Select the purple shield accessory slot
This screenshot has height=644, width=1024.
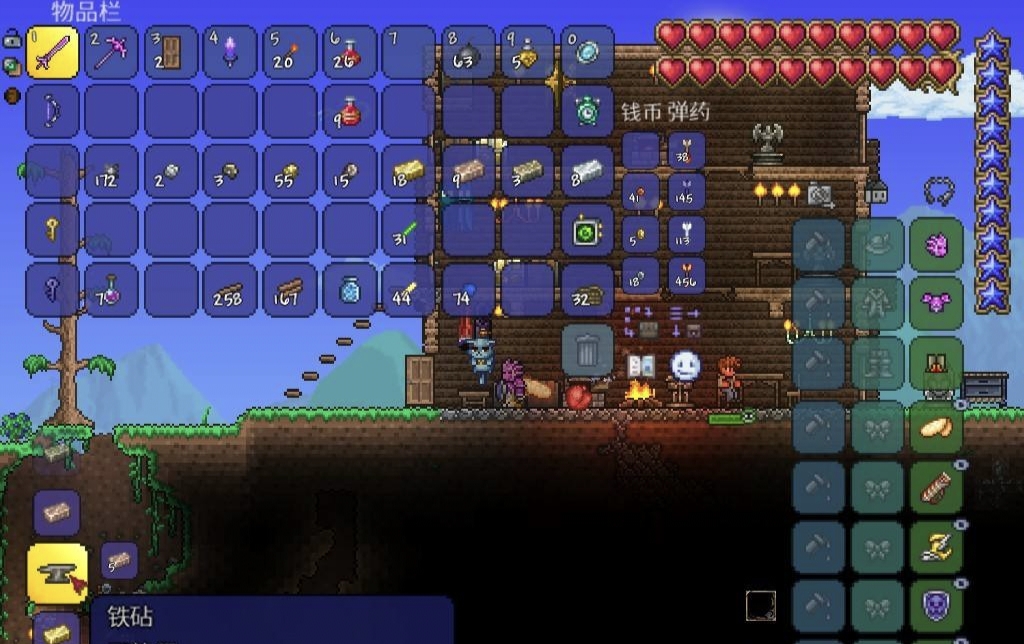click(x=936, y=606)
